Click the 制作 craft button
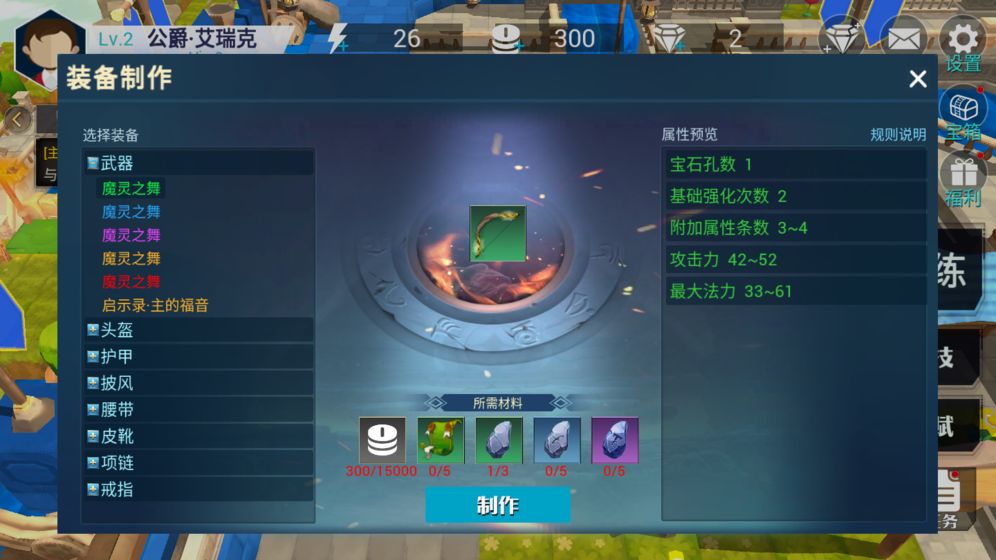The image size is (996, 560). click(x=497, y=505)
